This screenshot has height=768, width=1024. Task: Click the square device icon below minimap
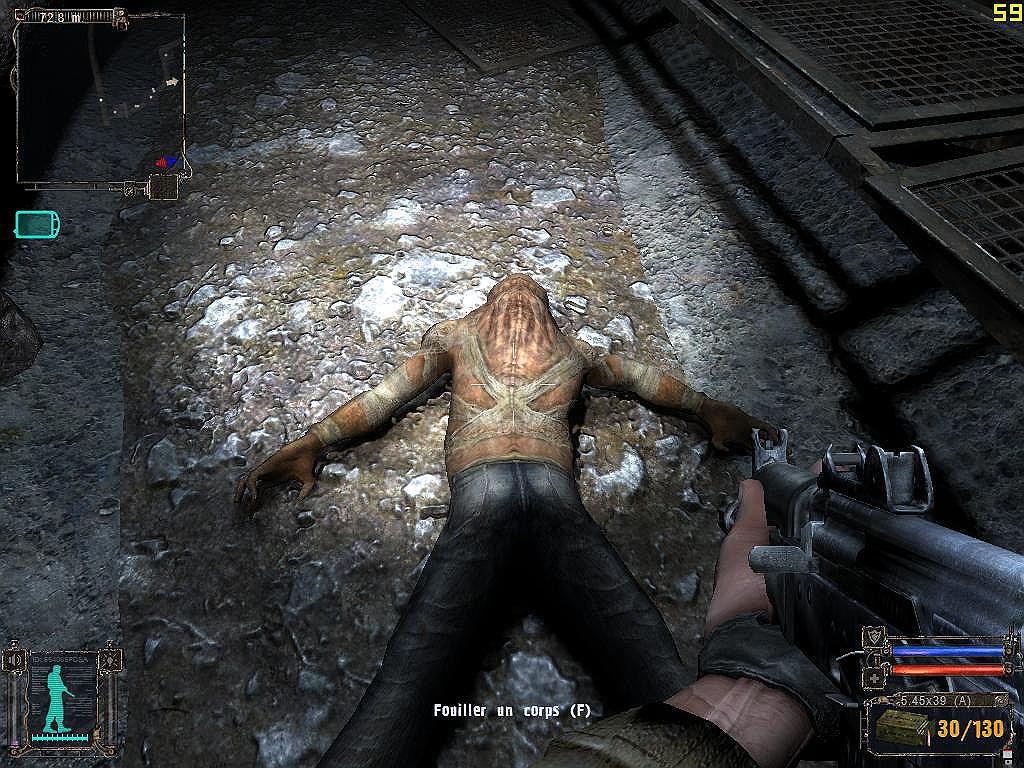[162, 186]
